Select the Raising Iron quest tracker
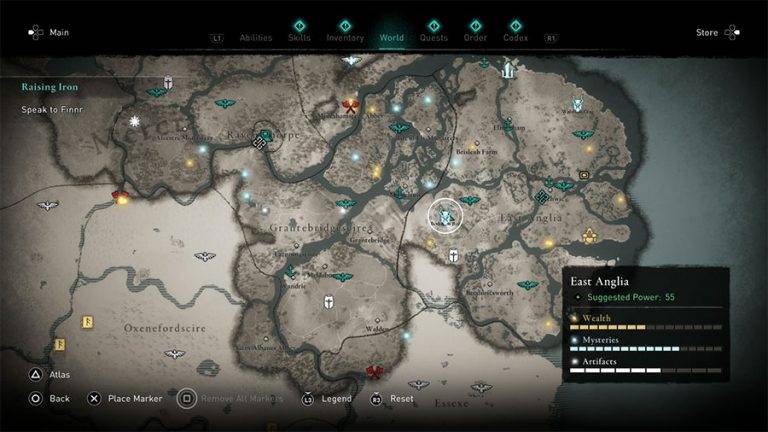Screen dimensions: 768x432 pos(50,87)
